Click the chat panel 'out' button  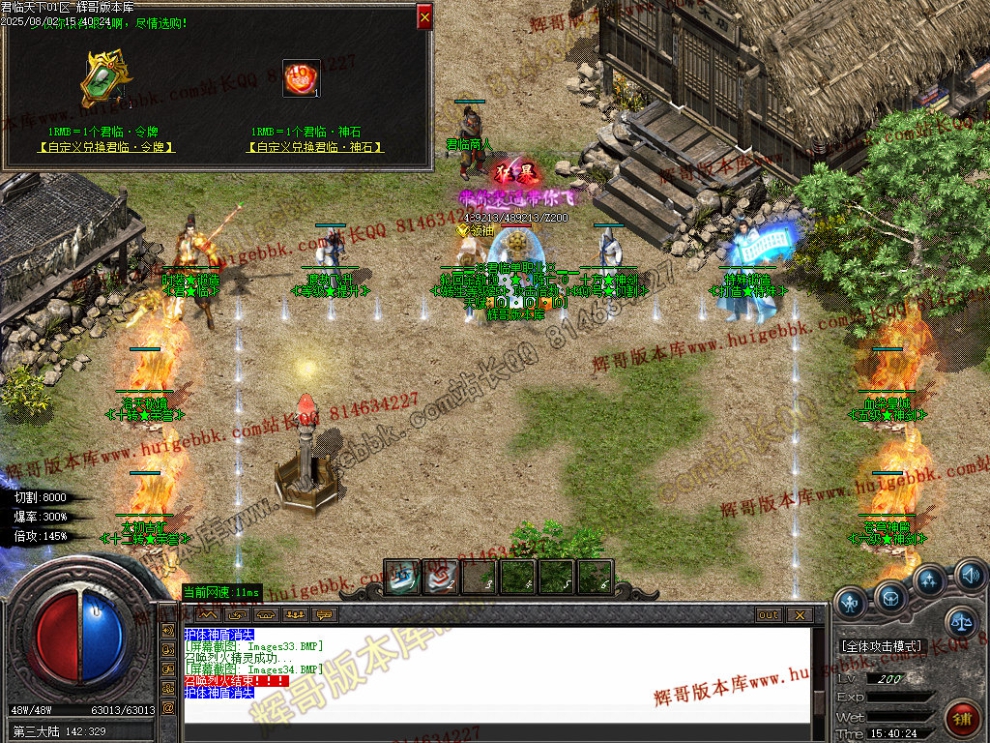(768, 615)
